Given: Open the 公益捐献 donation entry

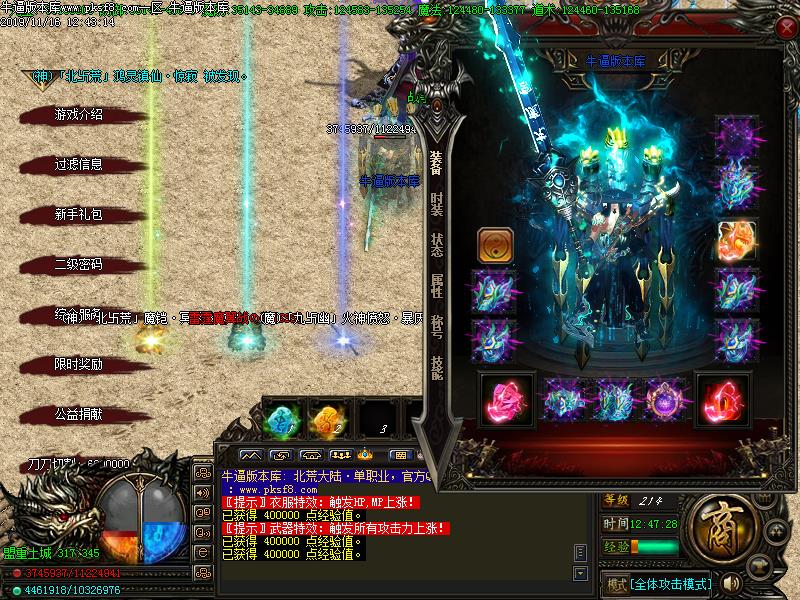Looking at the screenshot, I should [78, 414].
